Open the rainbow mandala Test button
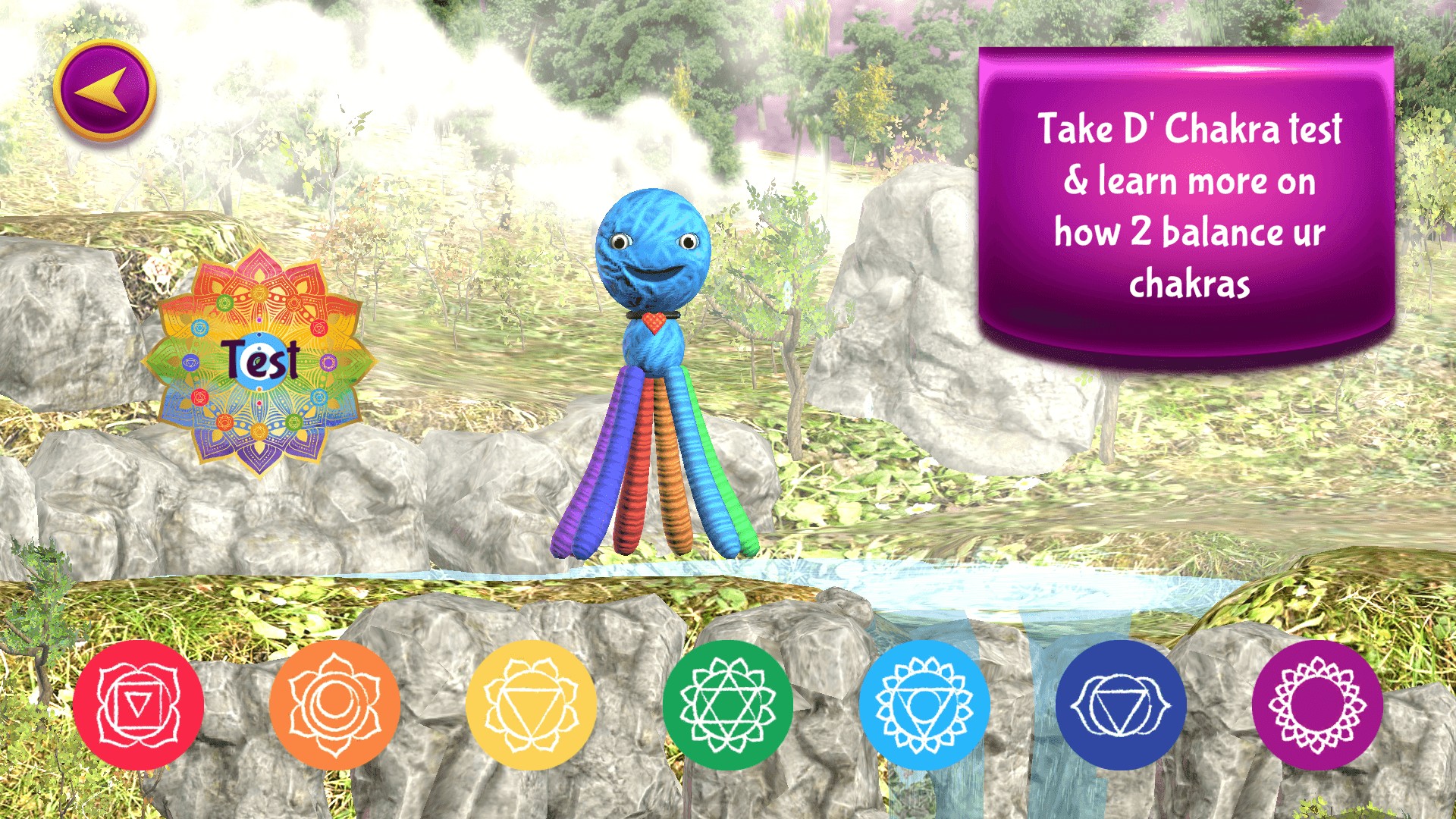This screenshot has width=1456, height=819. coord(259,361)
